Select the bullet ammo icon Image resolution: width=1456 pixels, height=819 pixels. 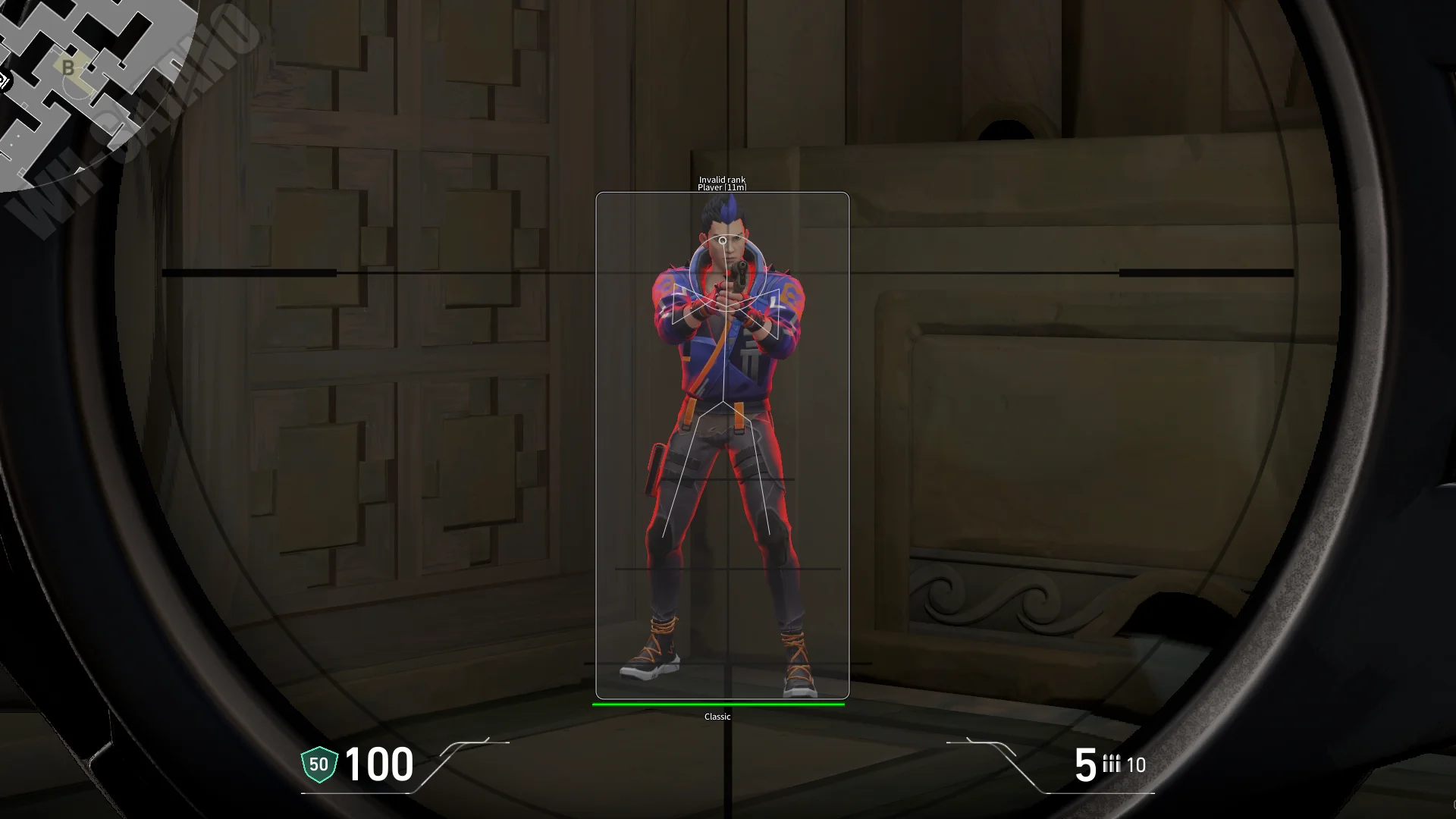tap(1110, 765)
